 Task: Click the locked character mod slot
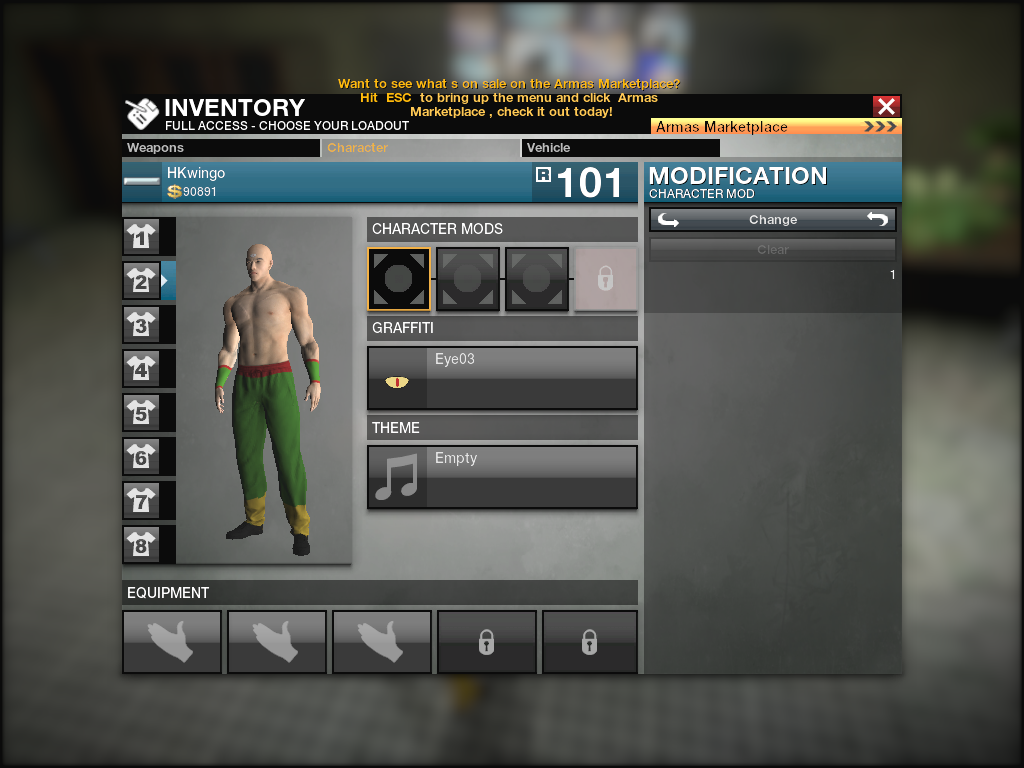(605, 279)
